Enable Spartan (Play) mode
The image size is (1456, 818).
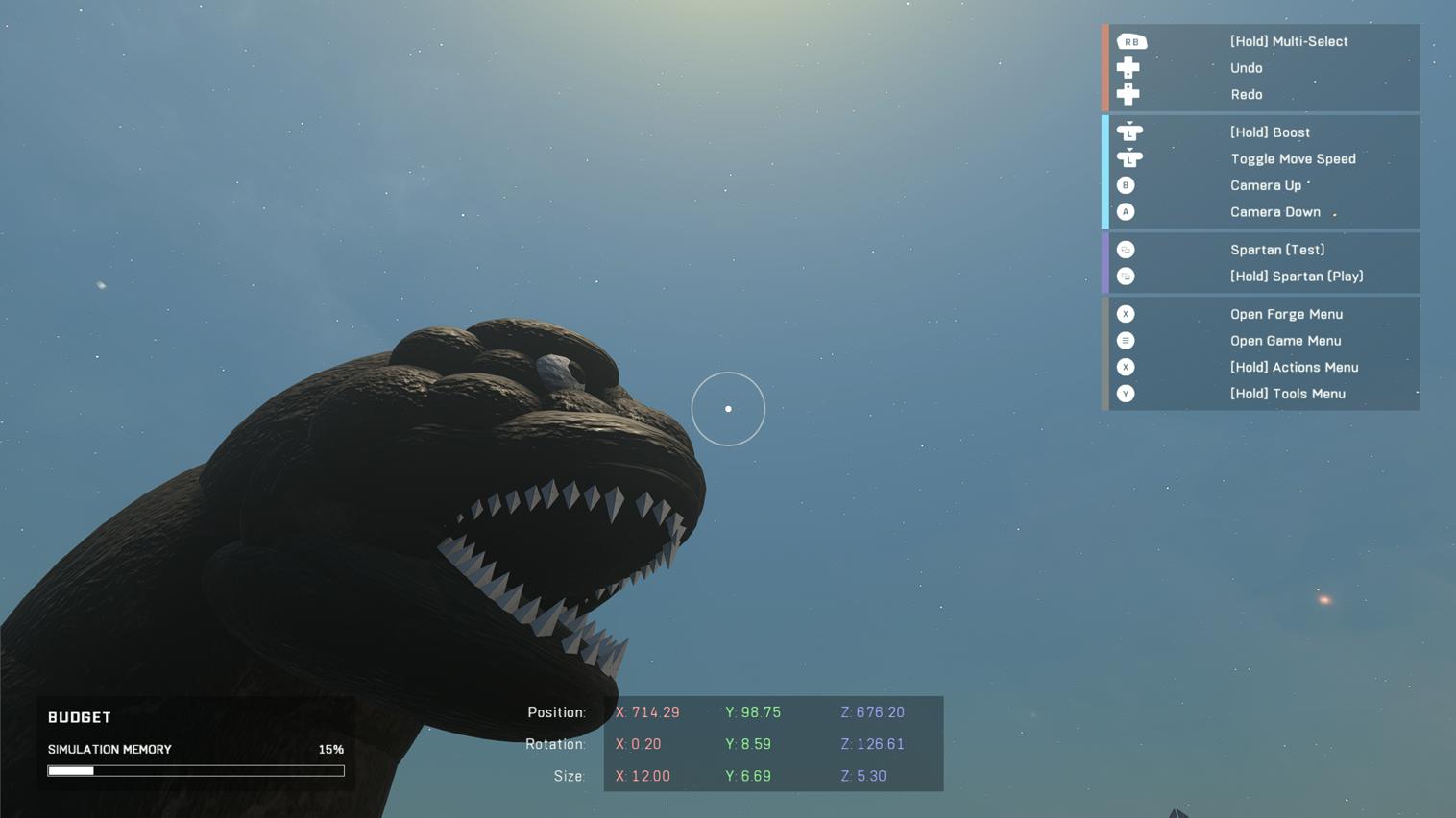1297,276
